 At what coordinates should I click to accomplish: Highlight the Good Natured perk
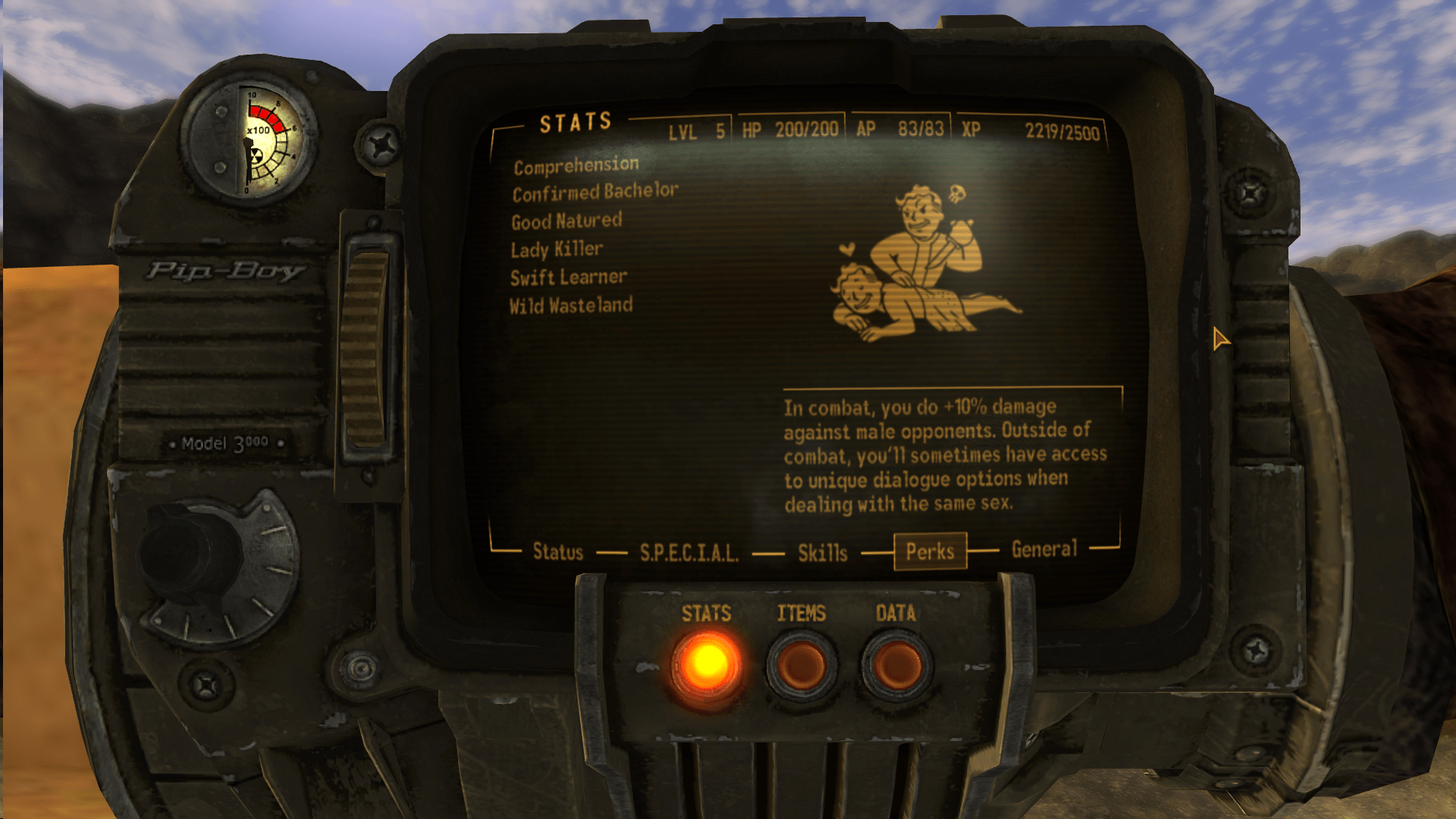coord(566,221)
